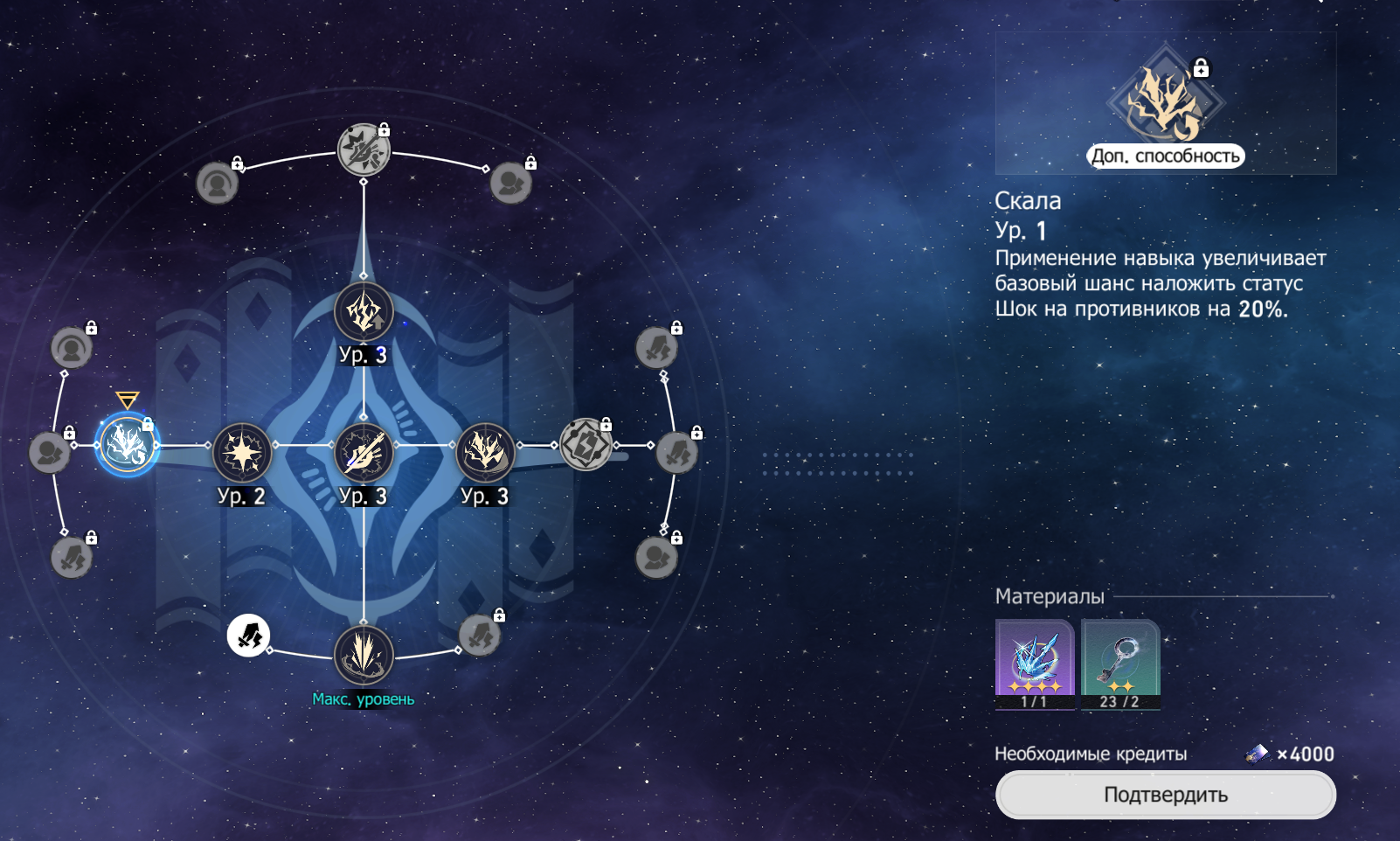Inspect the purple crystal material slot
This screenshot has width=1400, height=841.
click(1035, 664)
